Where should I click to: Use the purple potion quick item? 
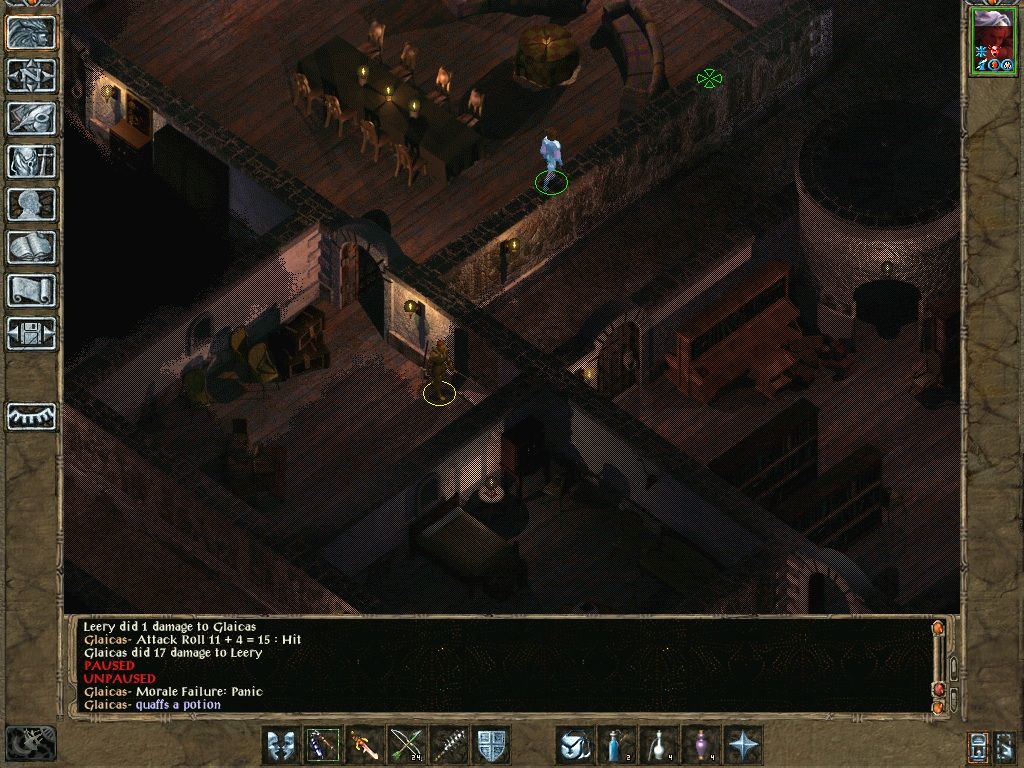(x=701, y=745)
